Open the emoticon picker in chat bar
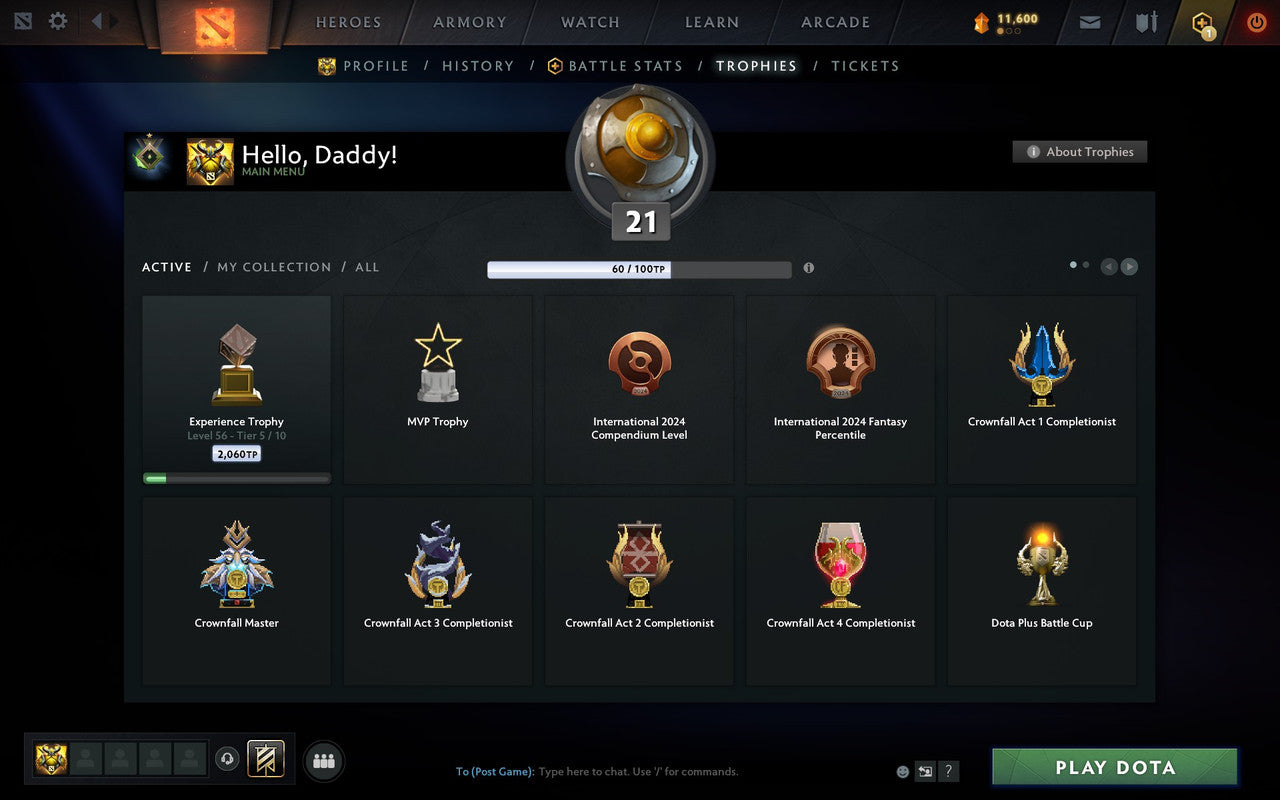The height and width of the screenshot is (800, 1280). point(902,771)
